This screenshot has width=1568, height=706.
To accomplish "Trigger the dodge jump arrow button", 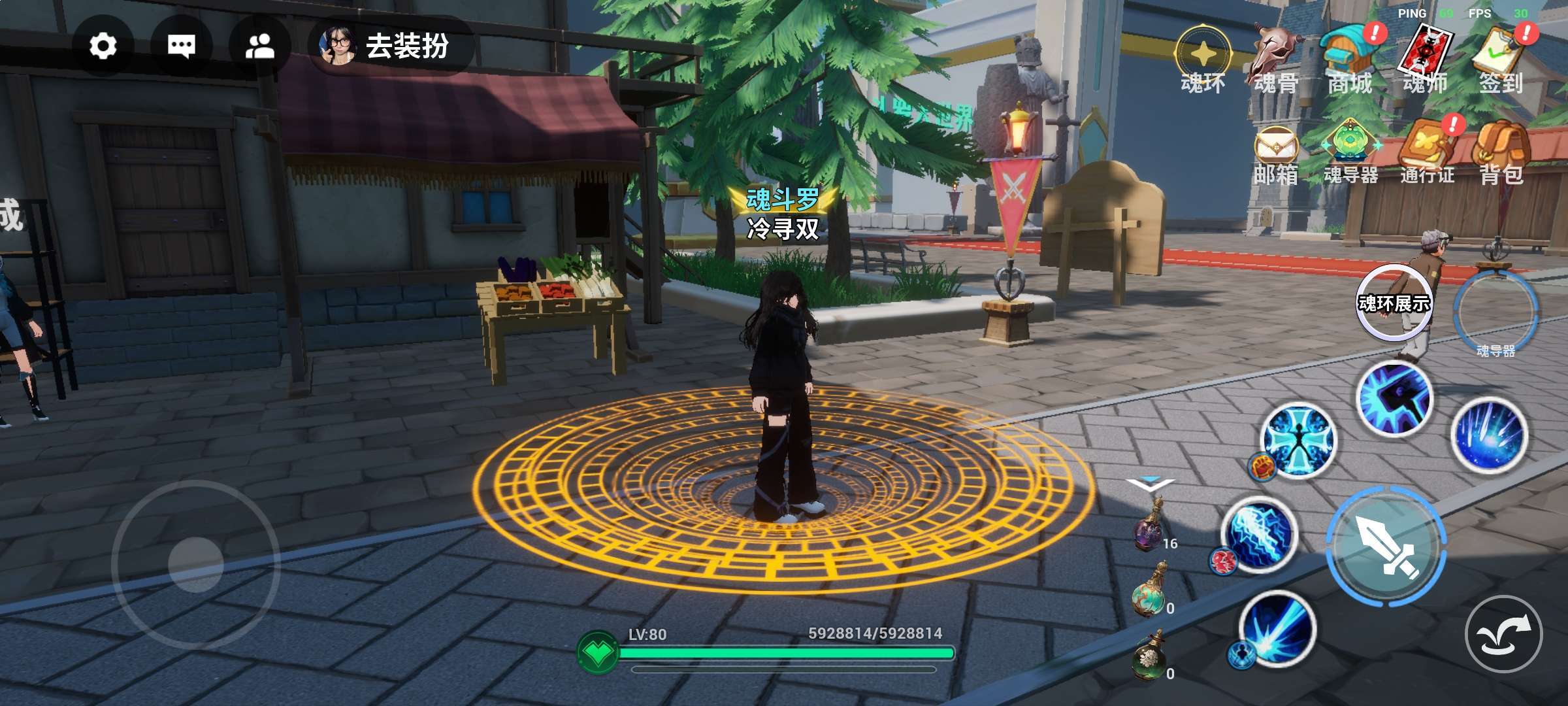I will [1503, 634].
